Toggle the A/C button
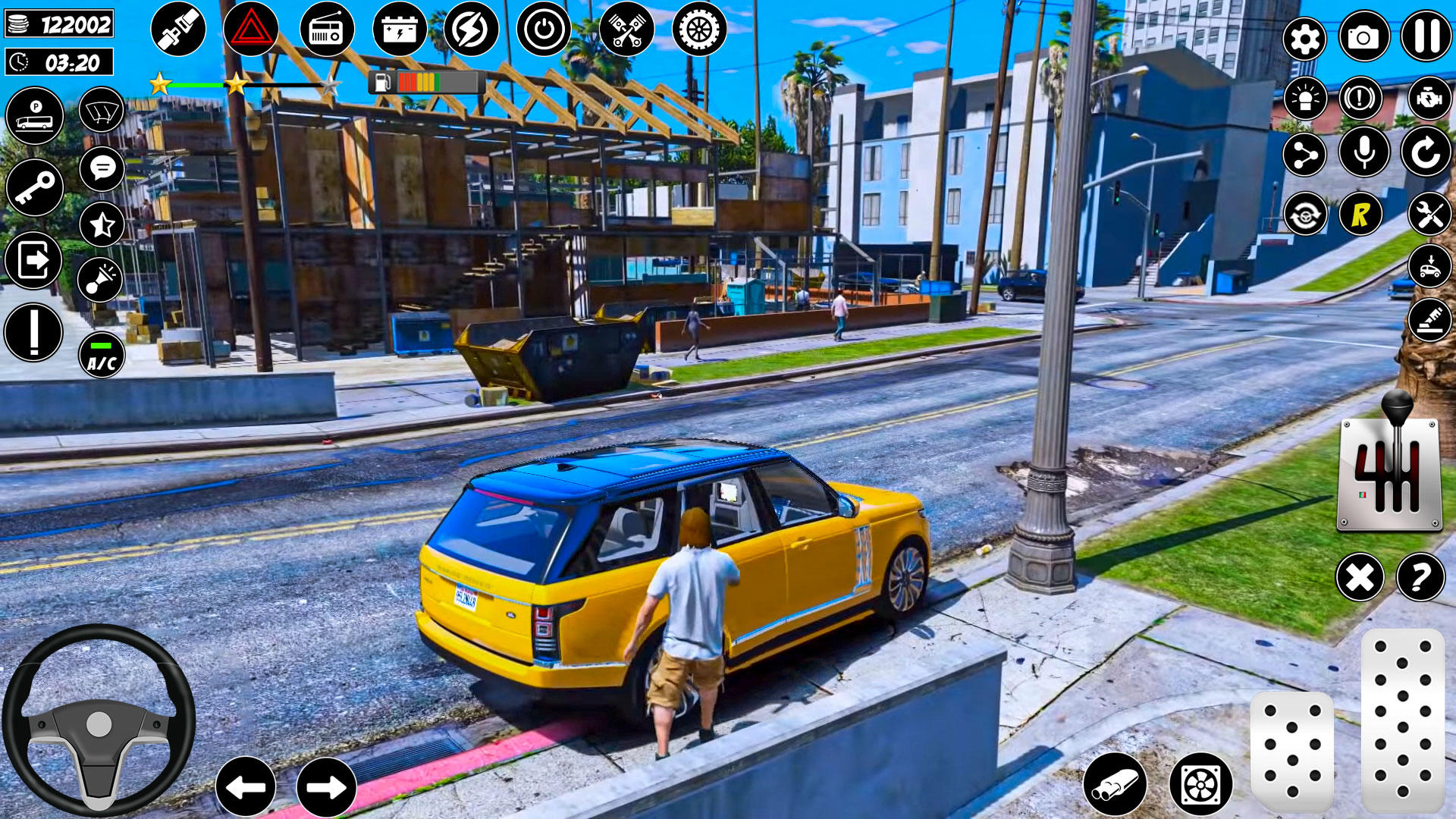 point(102,355)
